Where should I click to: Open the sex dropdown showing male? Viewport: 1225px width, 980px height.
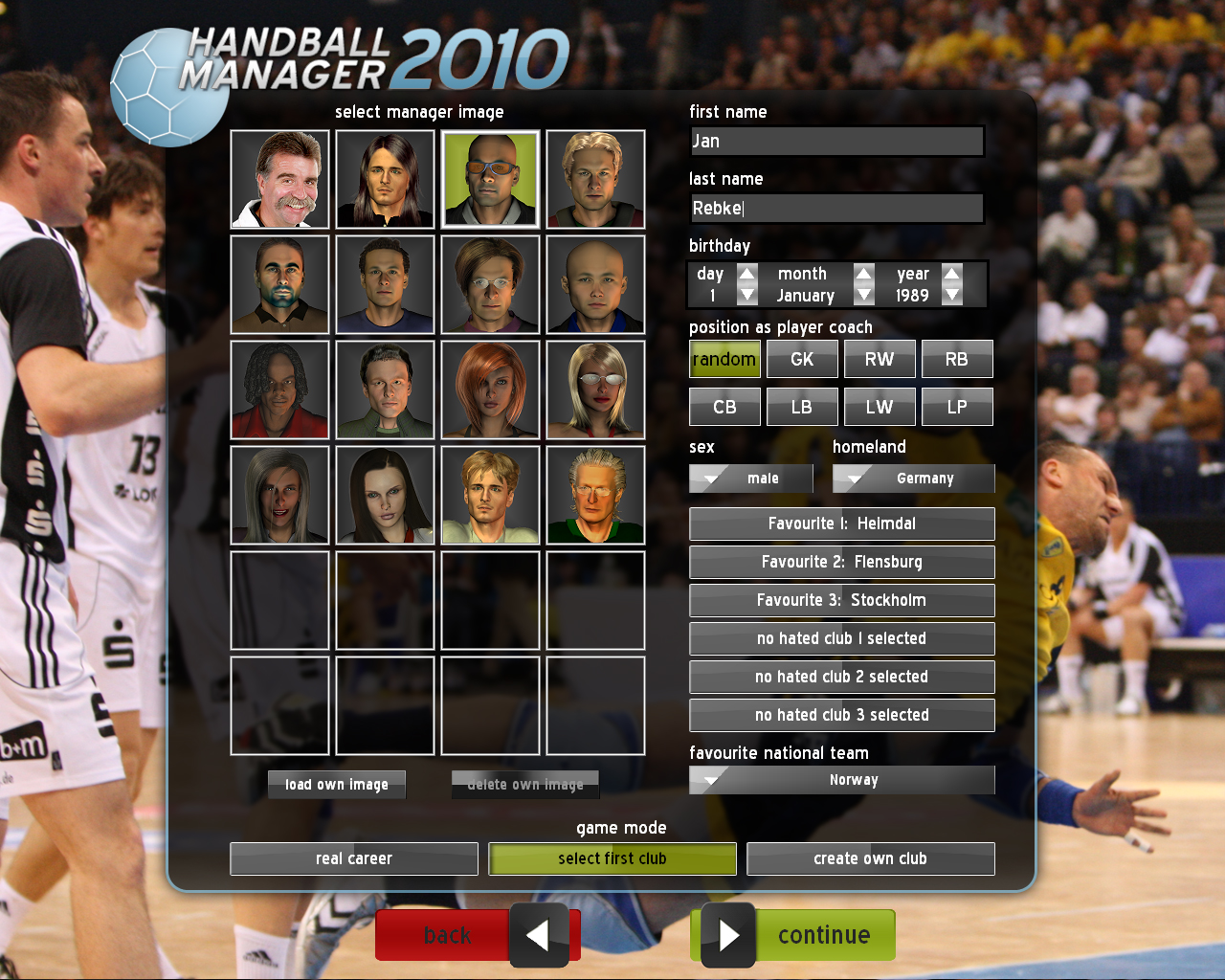(750, 479)
